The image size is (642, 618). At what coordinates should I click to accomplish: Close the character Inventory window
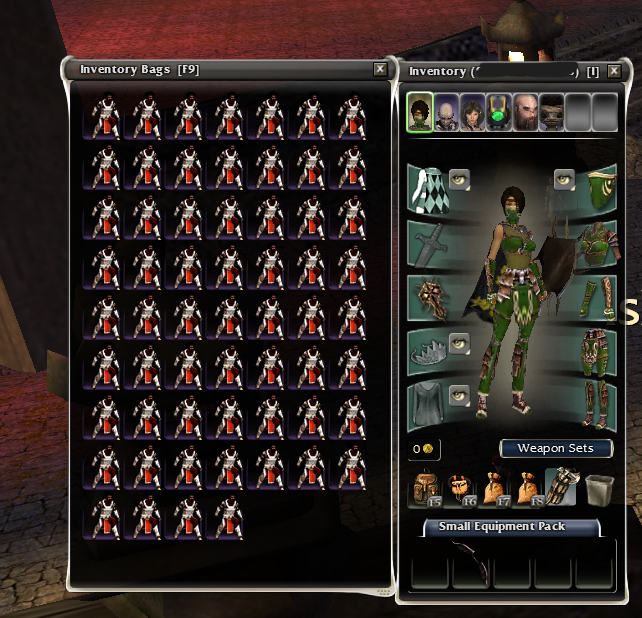[x=622, y=71]
